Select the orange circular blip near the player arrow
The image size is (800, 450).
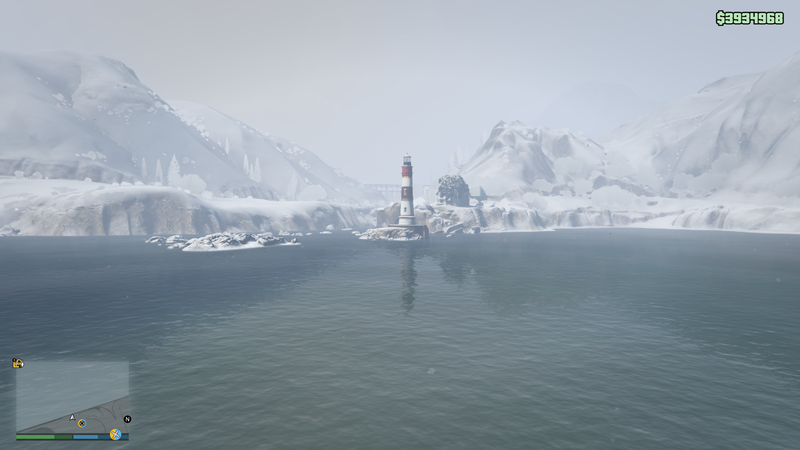81,423
